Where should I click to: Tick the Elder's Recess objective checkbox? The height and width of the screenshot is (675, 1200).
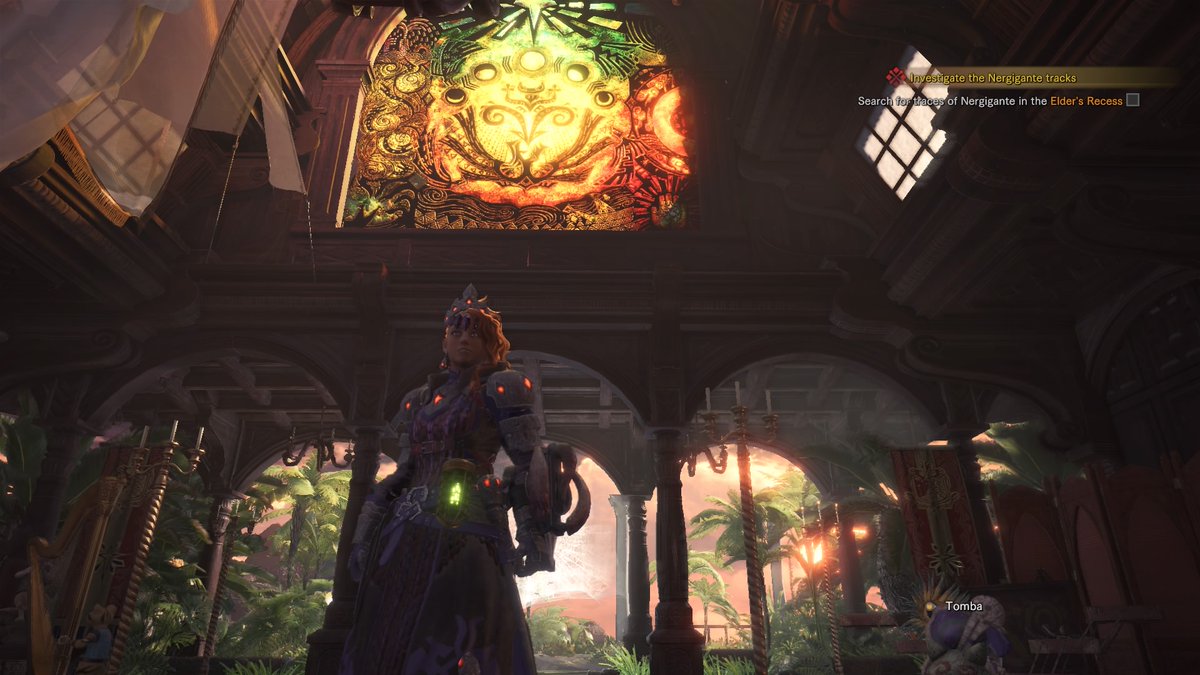[1132, 100]
